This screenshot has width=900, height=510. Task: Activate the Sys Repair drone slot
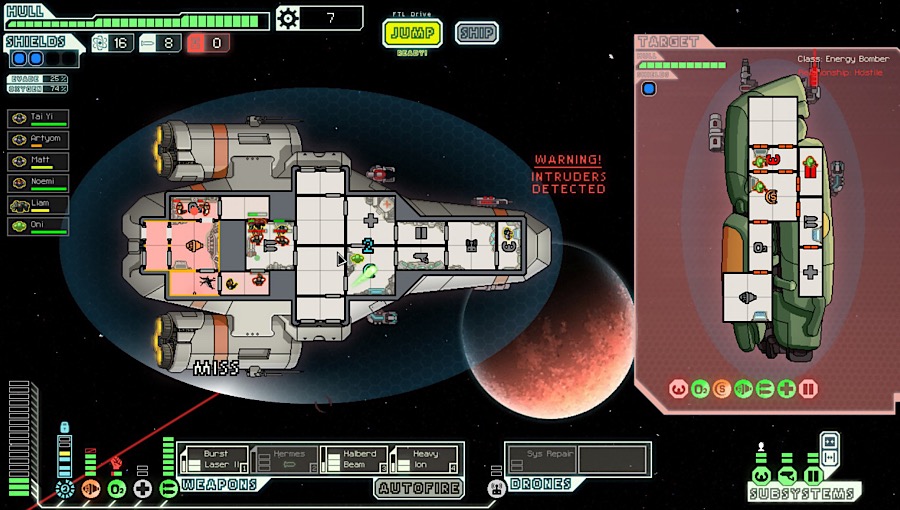541,459
